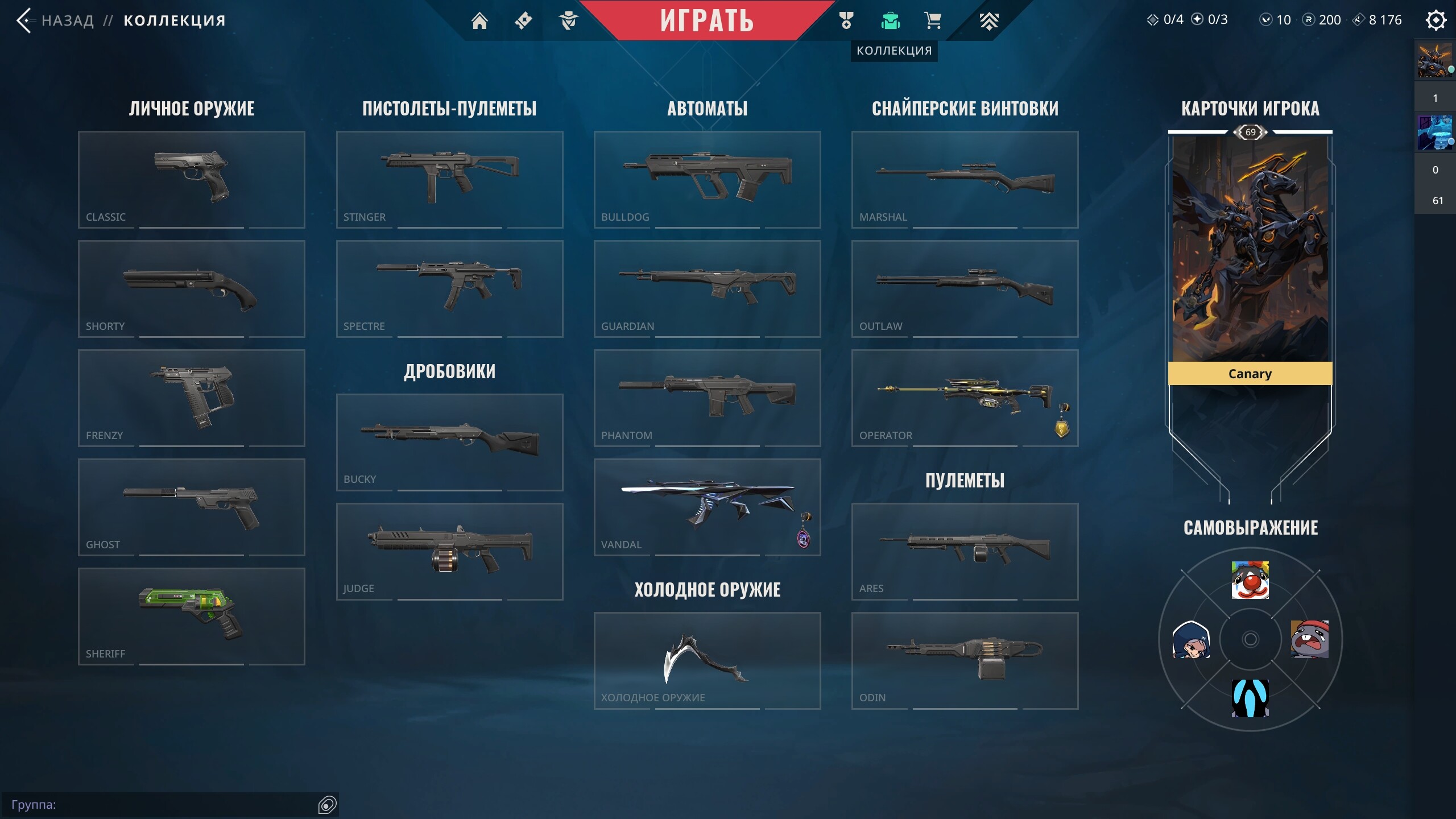Start playing with the ИГРАТЬ button
The height and width of the screenshot is (819, 1456).
(x=706, y=20)
